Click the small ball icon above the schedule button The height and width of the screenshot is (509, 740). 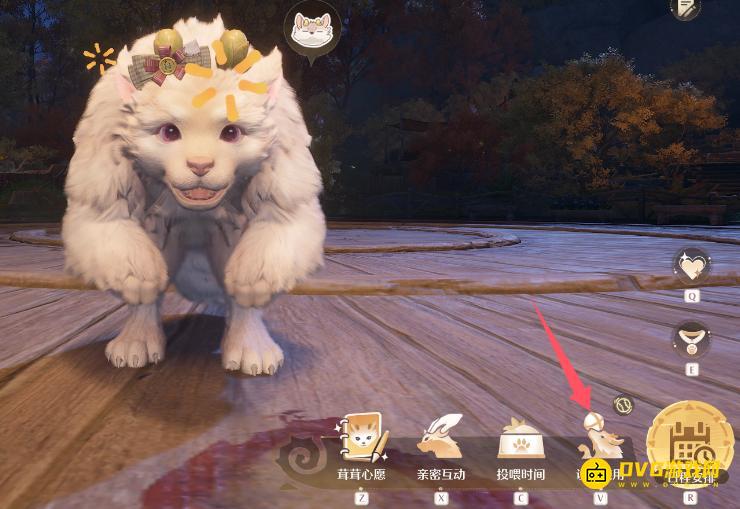click(624, 406)
